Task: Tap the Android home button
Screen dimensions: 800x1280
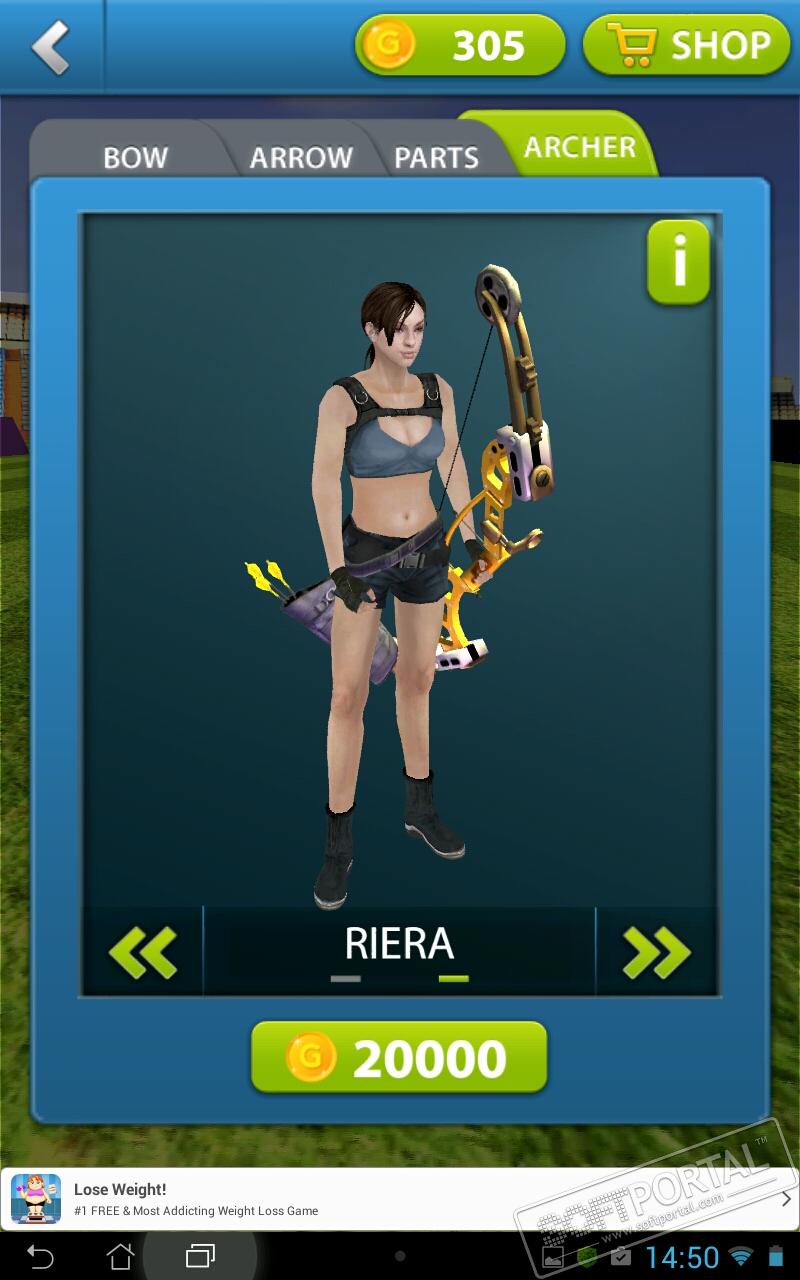Action: click(120, 1256)
